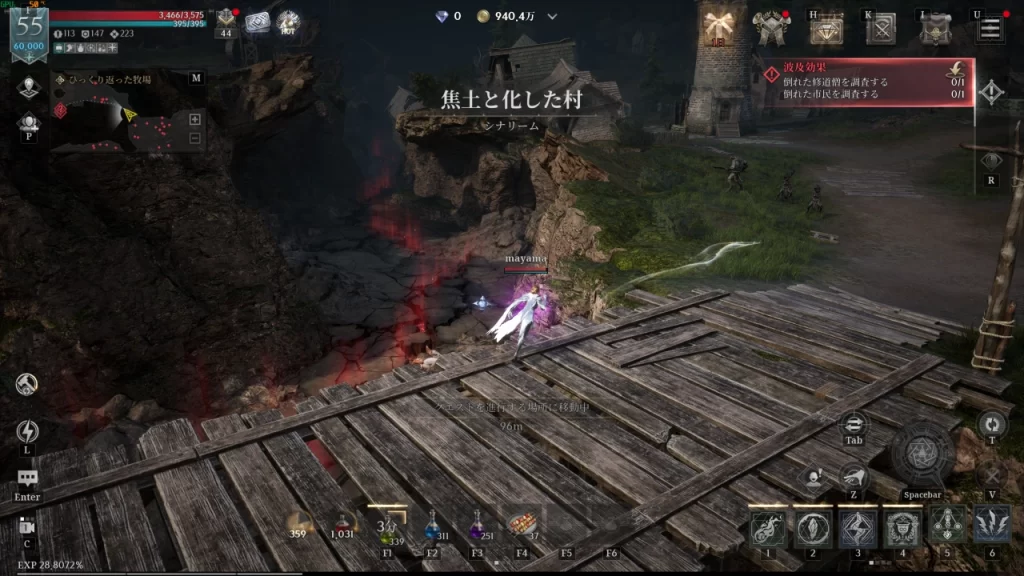Open the crossed-swords book icon
The height and width of the screenshot is (576, 1024).
click(881, 30)
